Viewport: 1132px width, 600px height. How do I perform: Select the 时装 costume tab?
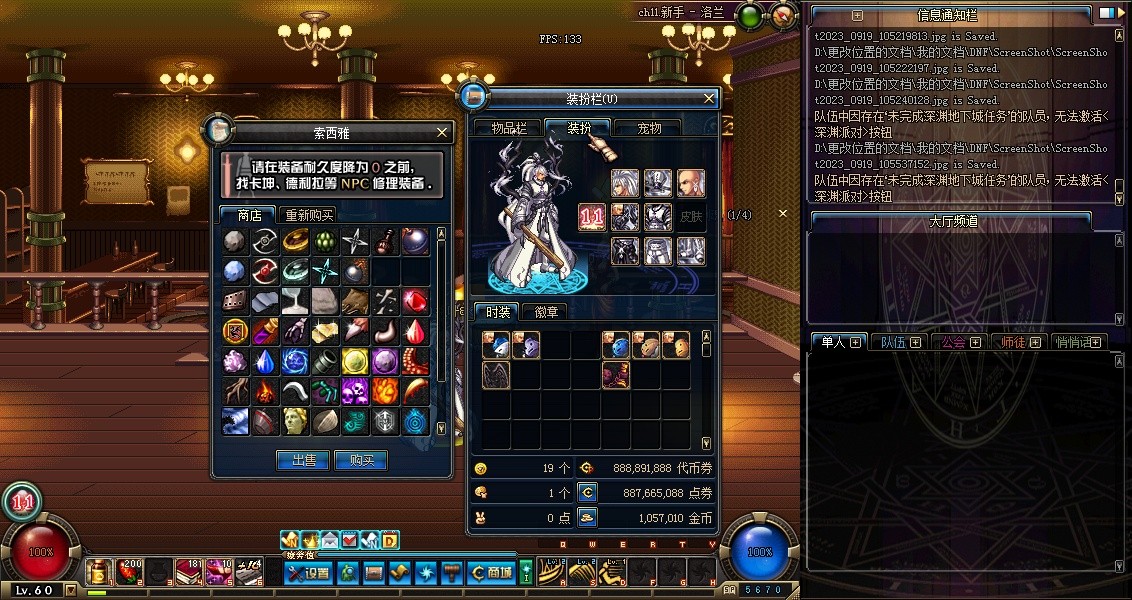495,312
